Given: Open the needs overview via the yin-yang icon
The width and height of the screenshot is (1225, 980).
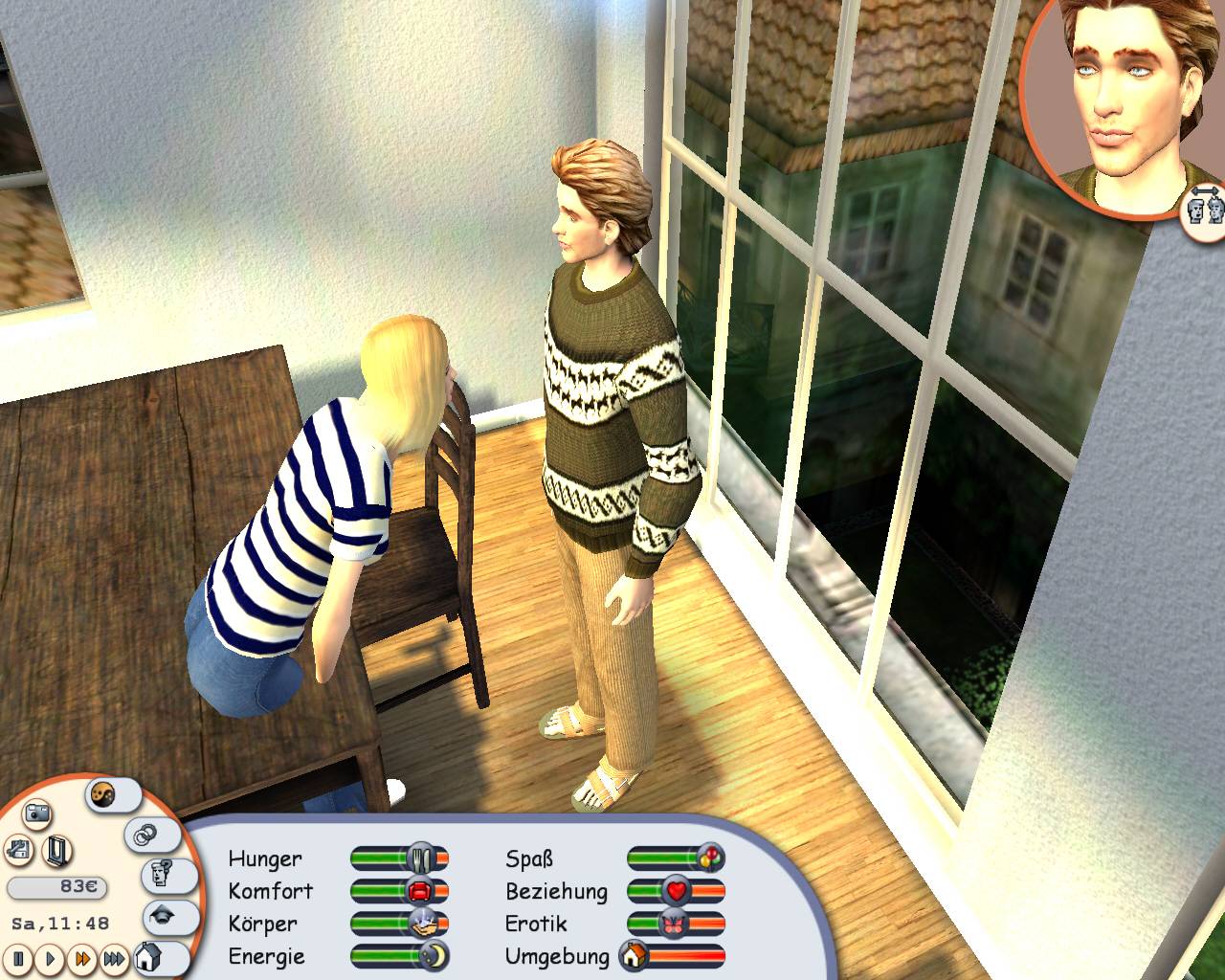Looking at the screenshot, I should [x=101, y=794].
